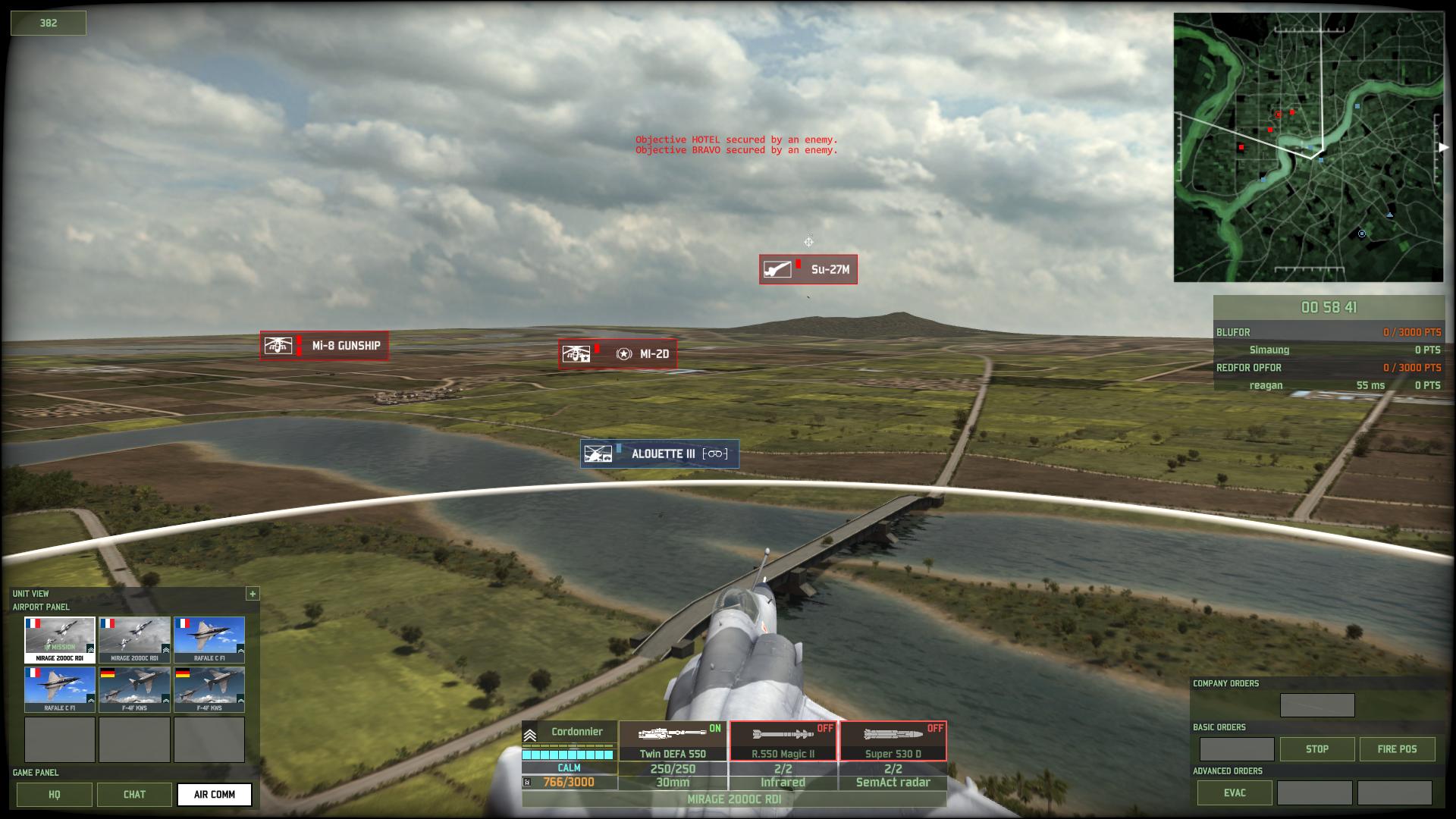Click the friendly Alouette III unit icon
The width and height of the screenshot is (1456, 819).
pyautogui.click(x=658, y=453)
